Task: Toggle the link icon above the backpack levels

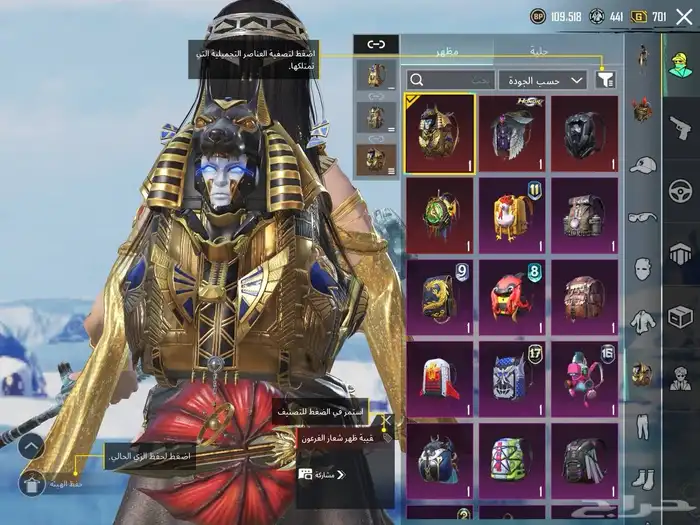Action: pyautogui.click(x=376, y=45)
